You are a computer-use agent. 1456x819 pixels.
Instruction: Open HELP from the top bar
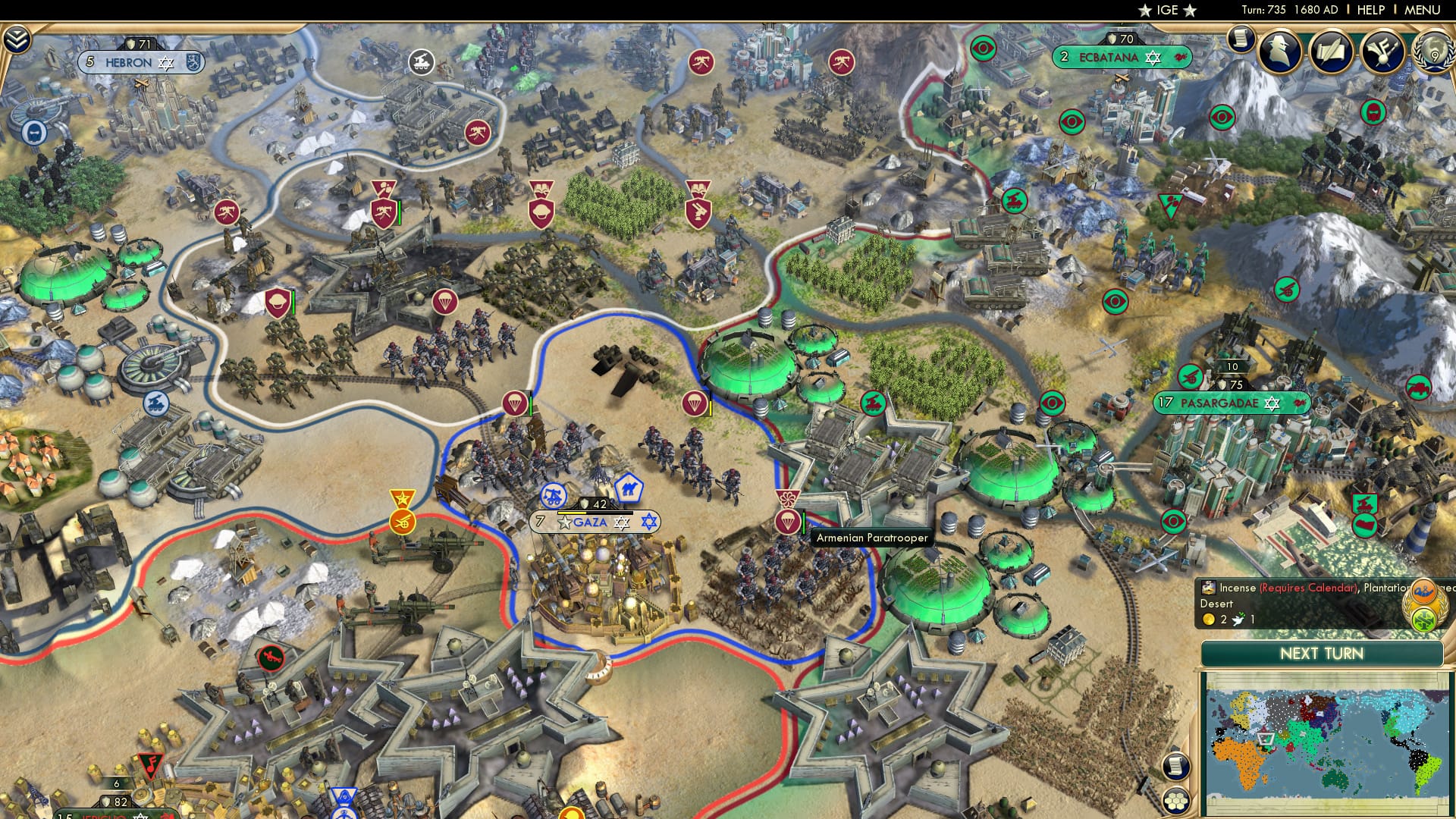tap(1371, 10)
